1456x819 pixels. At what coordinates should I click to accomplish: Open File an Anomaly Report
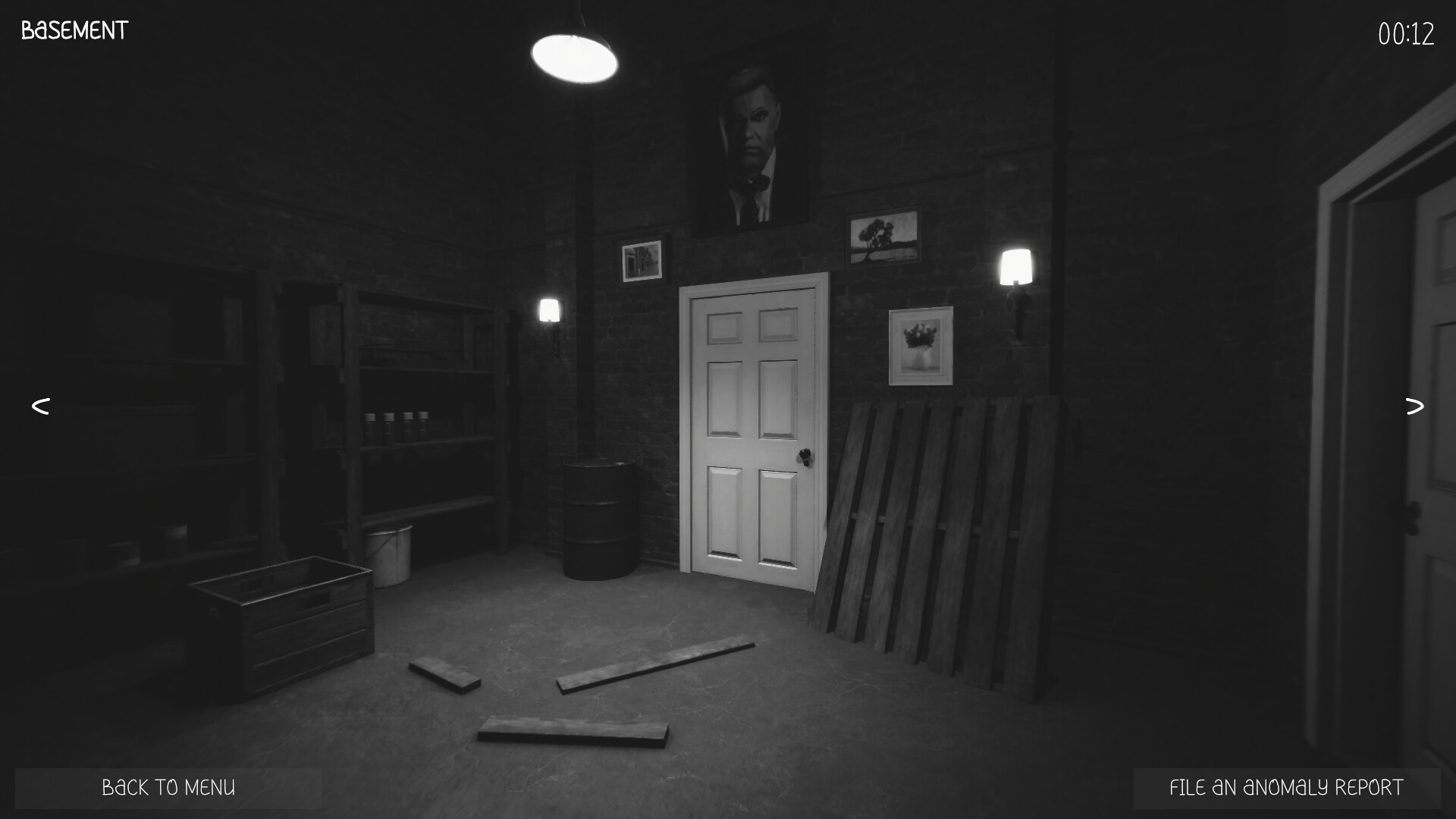pyautogui.click(x=1285, y=787)
